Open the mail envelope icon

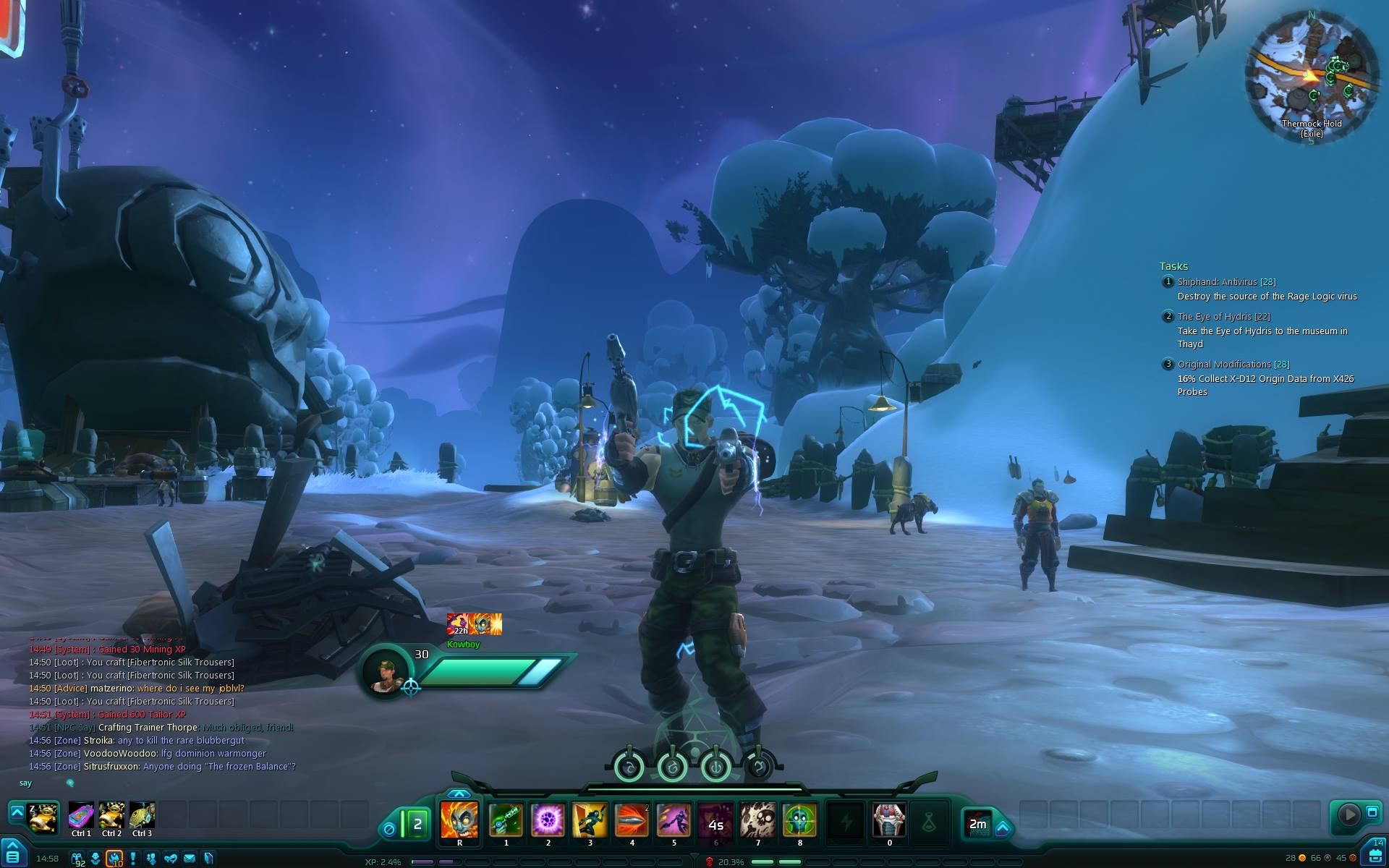click(190, 859)
